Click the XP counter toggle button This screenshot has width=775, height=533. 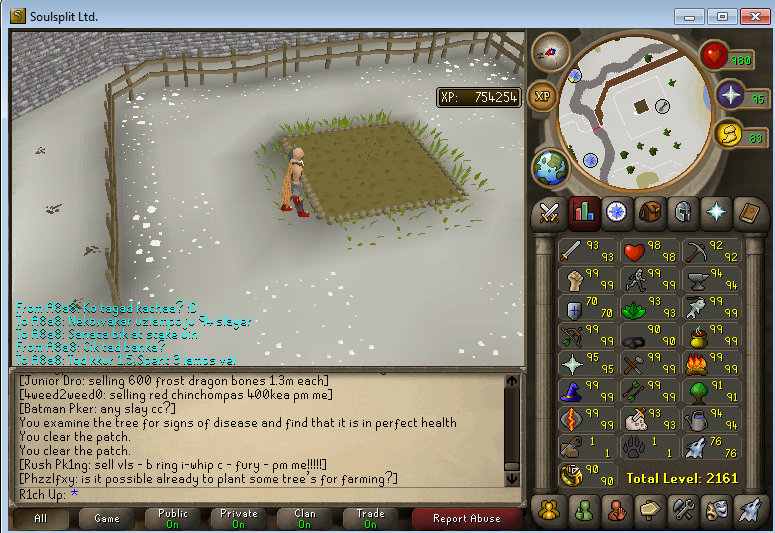544,96
